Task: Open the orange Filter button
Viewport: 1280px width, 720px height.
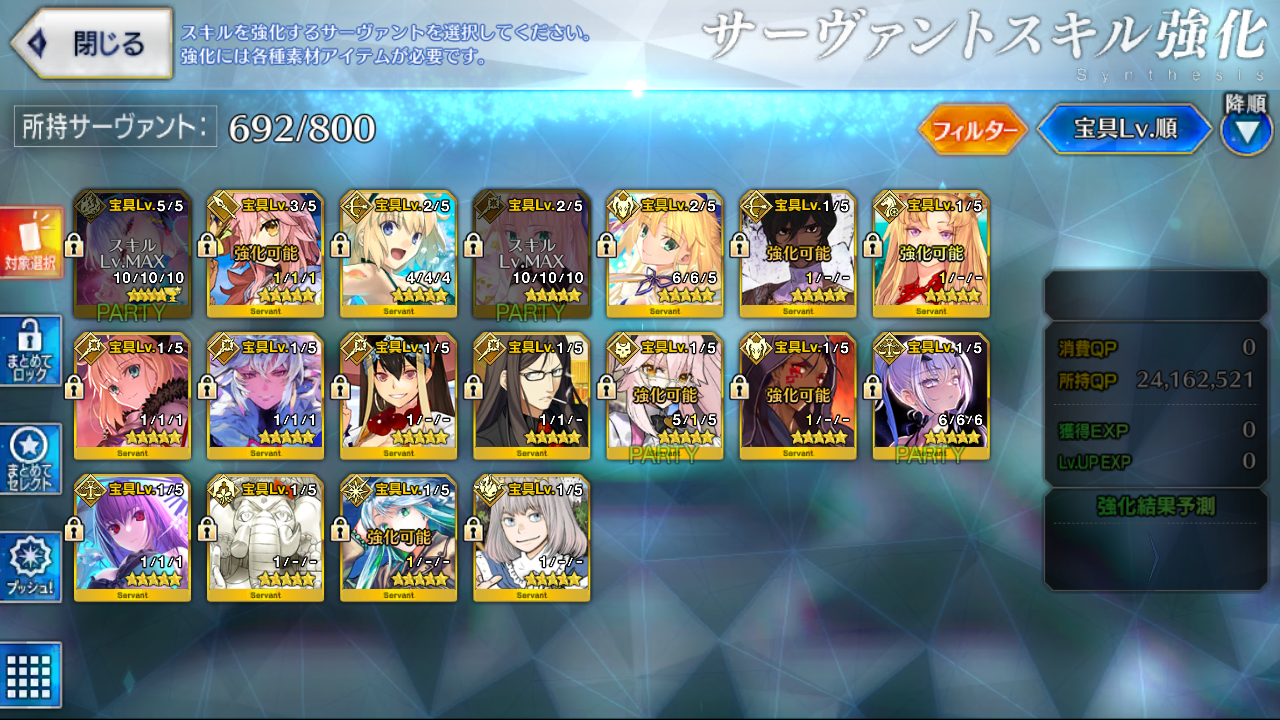Action: tap(972, 130)
